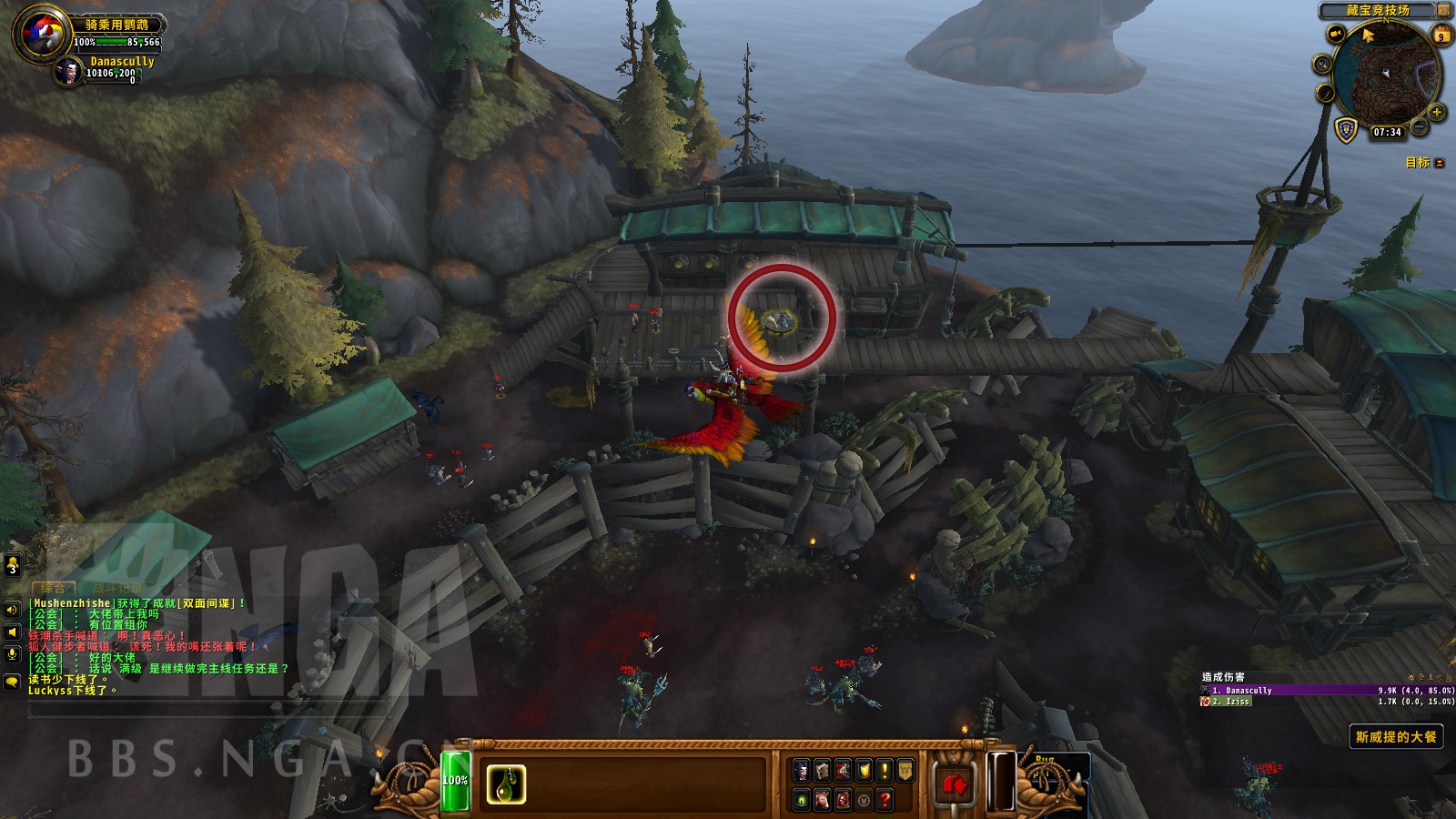Image resolution: width=1456 pixels, height=819 pixels.
Task: Toggle the minimap tracking magnifier button
Action: point(1322,64)
